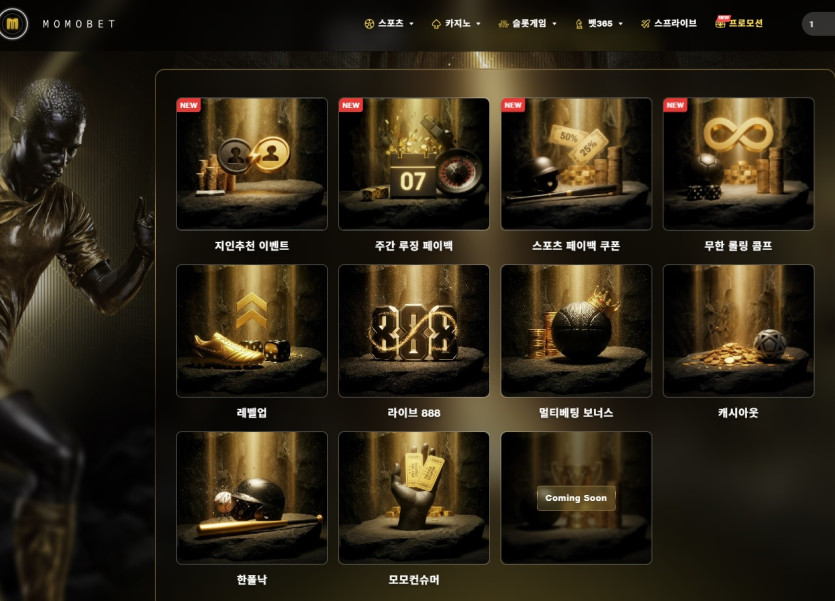Open the 멀티베팅 보너스 tile
Viewport: 835px width, 601px height.
[x=576, y=331]
